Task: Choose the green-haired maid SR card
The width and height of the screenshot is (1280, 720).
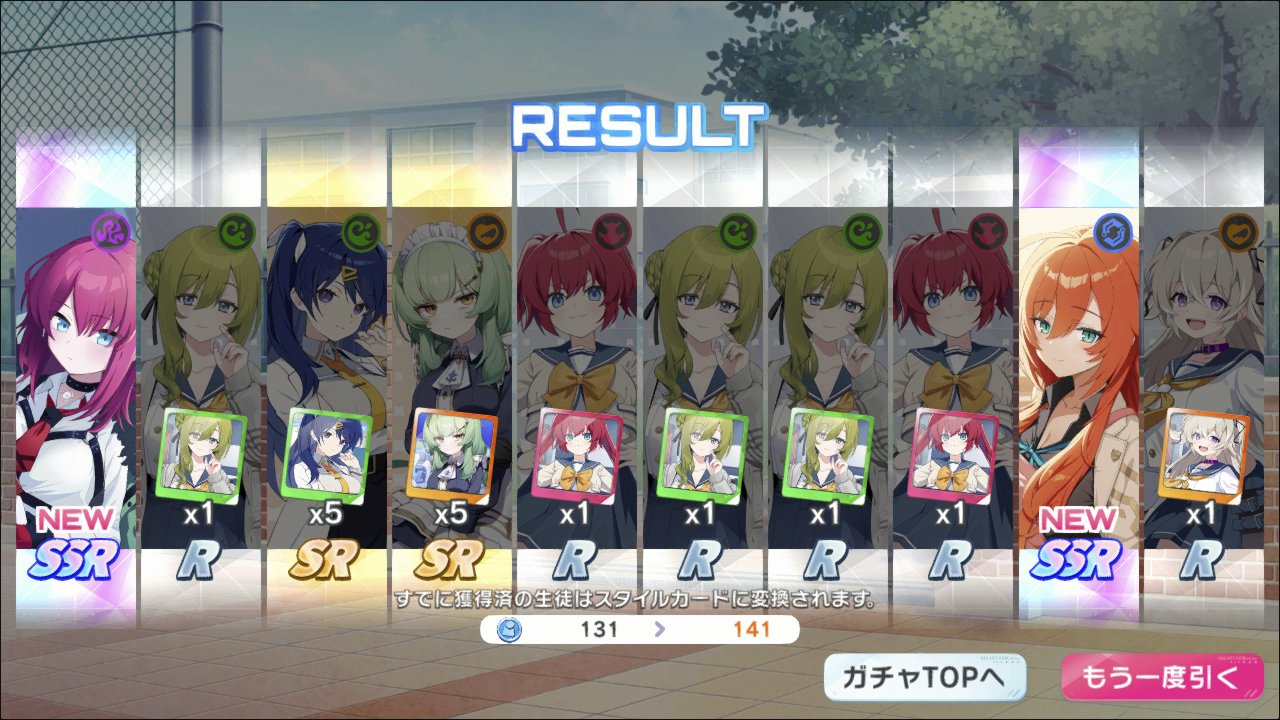Action: (x=450, y=380)
